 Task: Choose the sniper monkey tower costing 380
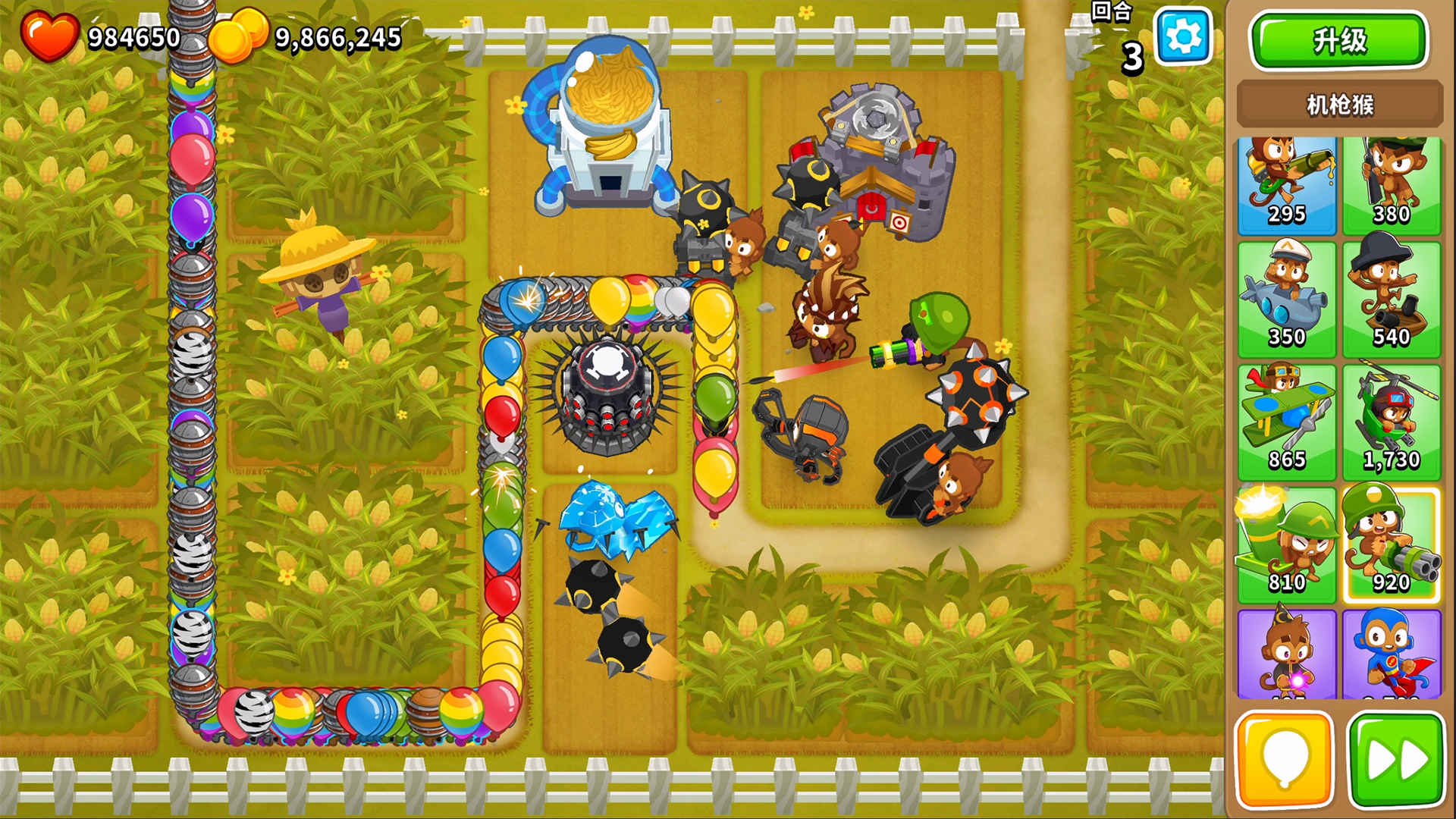click(x=1391, y=186)
